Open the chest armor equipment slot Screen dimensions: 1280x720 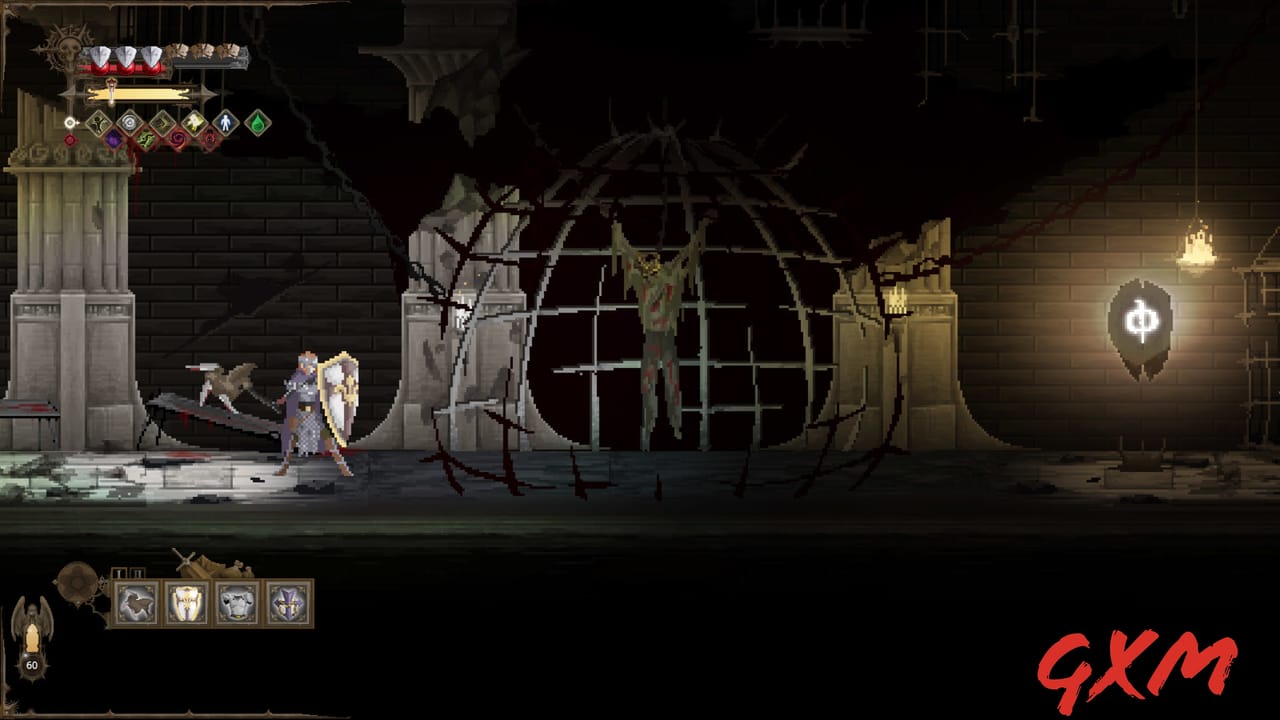tap(237, 603)
